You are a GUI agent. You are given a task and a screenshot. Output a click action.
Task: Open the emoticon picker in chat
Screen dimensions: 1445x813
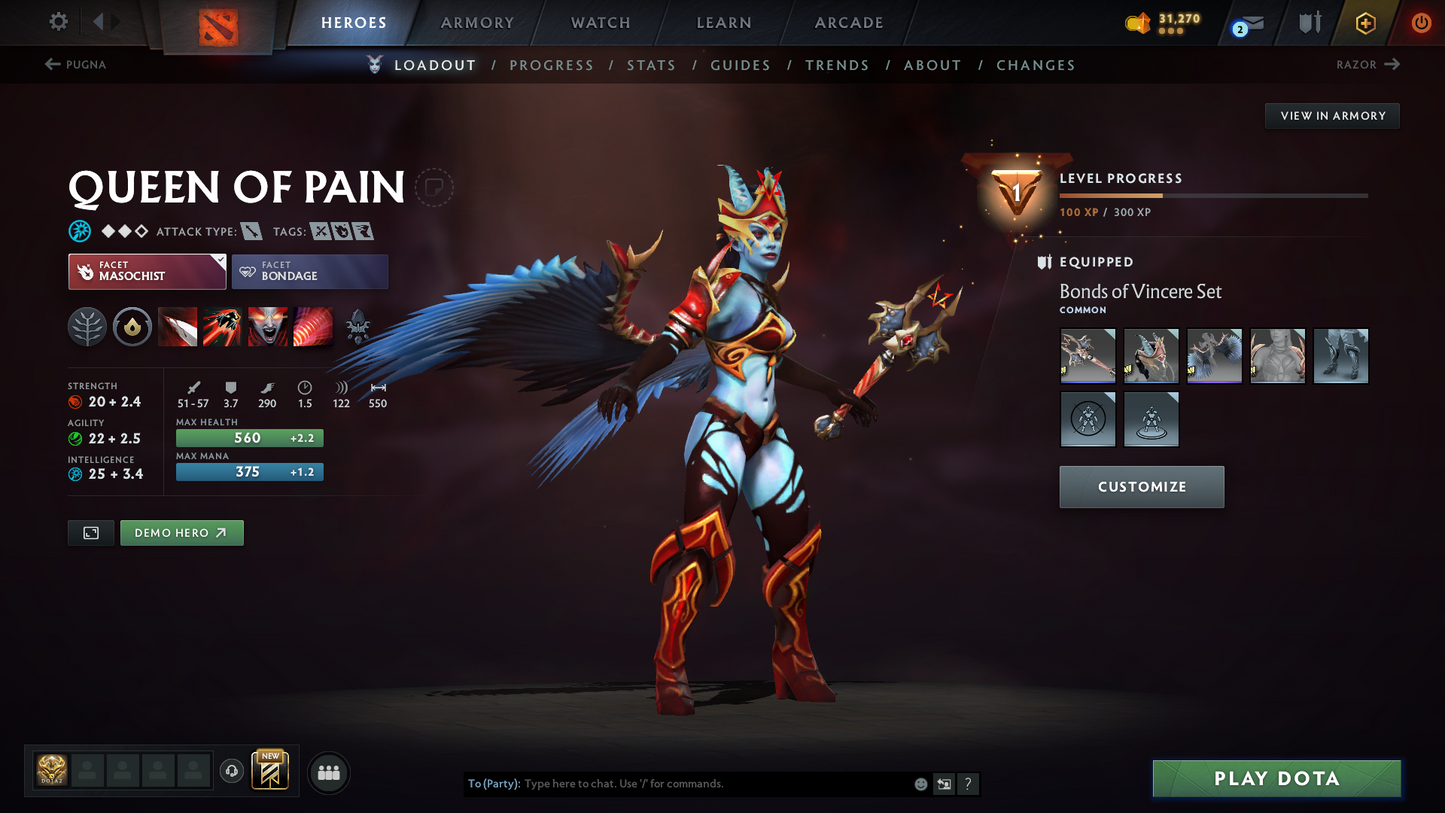(919, 784)
